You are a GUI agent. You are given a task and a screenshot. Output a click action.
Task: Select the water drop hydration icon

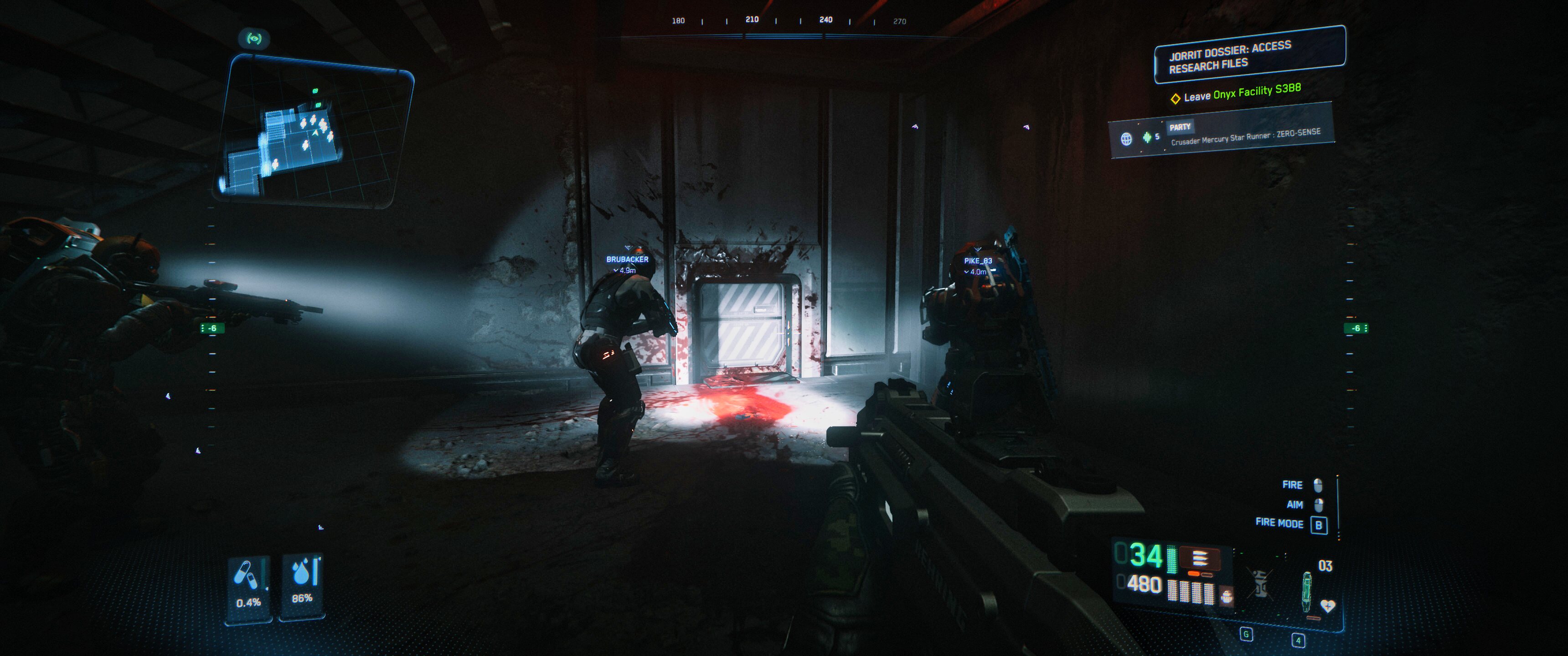[301, 573]
